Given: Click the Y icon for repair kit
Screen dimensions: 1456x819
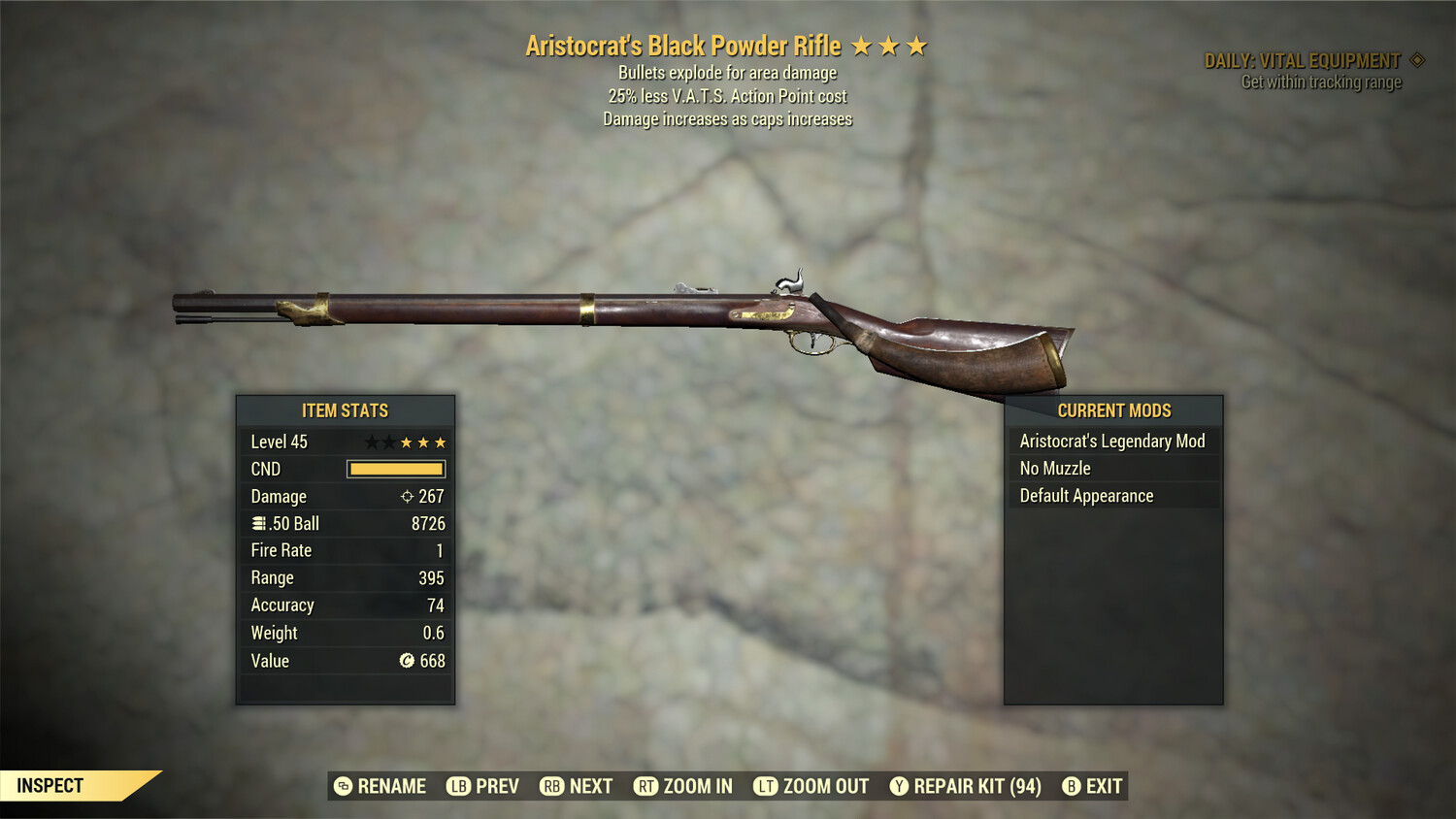Looking at the screenshot, I should click(899, 786).
